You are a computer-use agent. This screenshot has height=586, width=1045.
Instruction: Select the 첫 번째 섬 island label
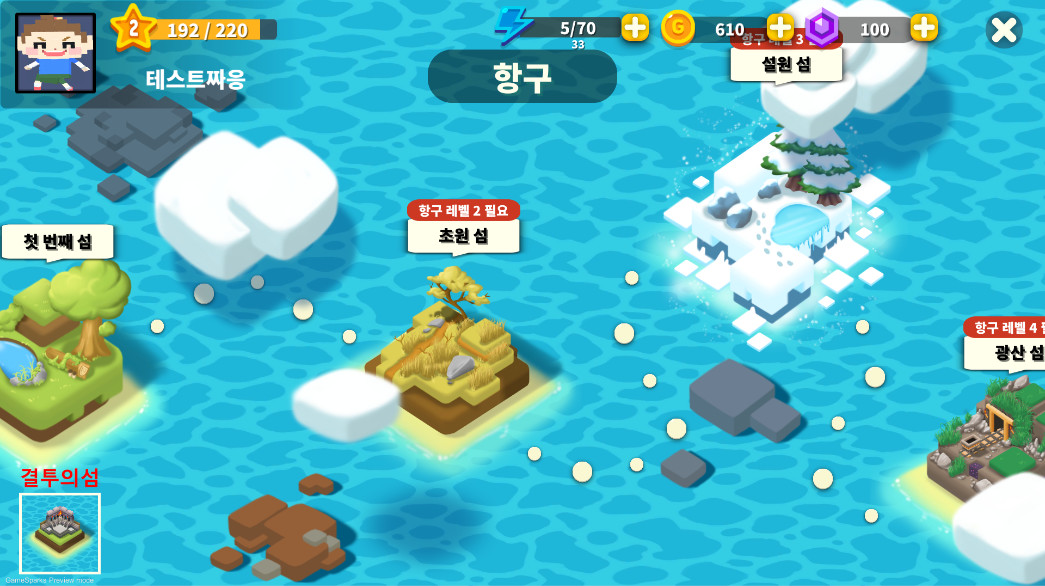point(58,241)
